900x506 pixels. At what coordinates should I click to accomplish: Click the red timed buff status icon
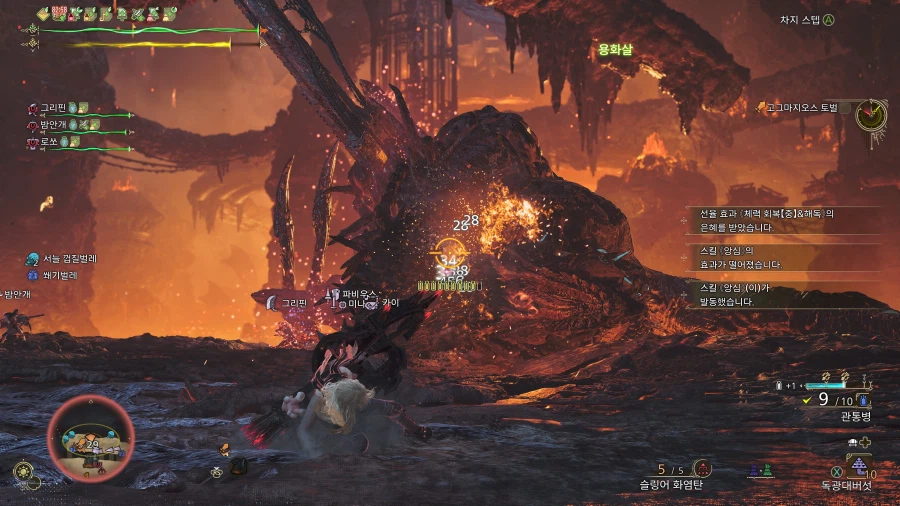pyautogui.click(x=60, y=13)
